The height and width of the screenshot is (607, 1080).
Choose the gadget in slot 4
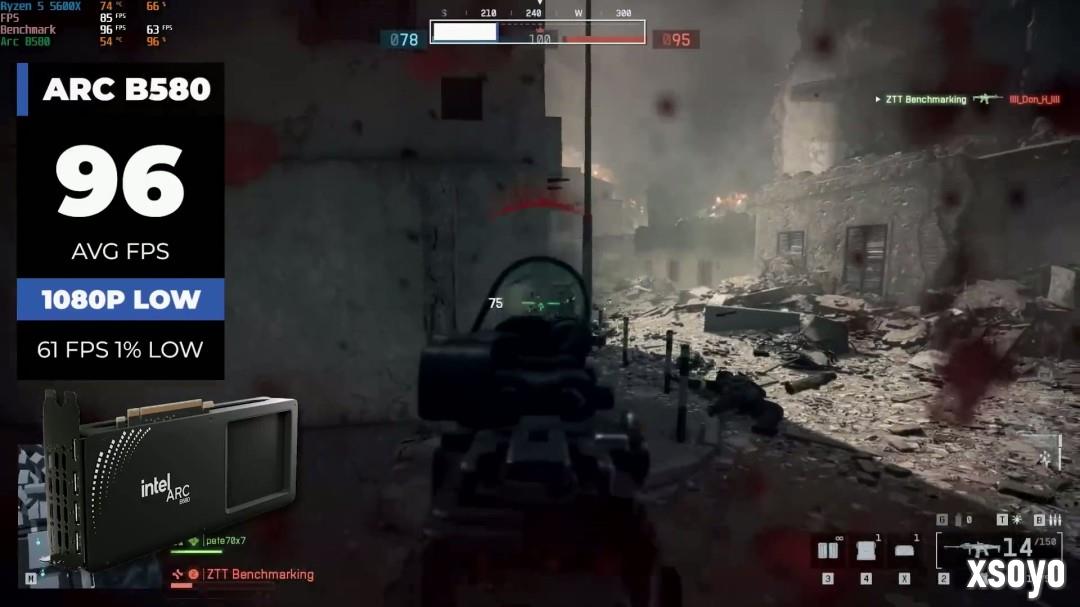point(866,551)
